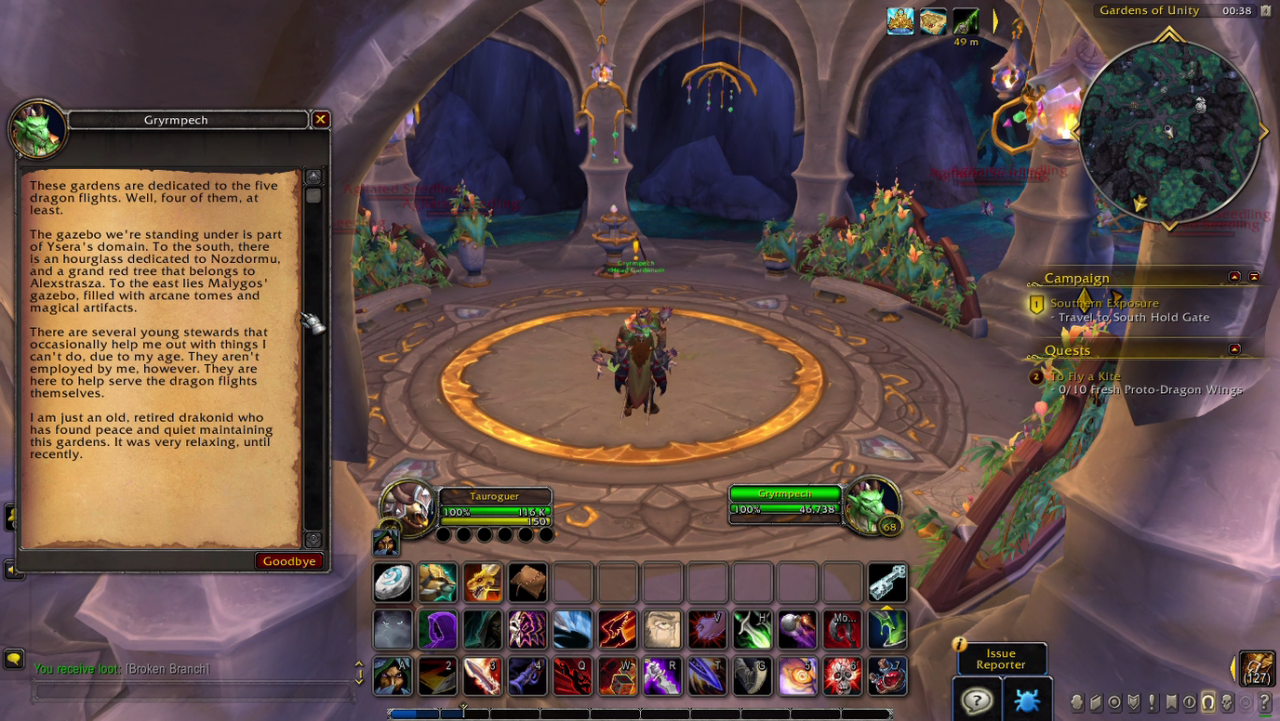1280x721 pixels.
Task: Open the chat bubble button
Action: (14, 659)
